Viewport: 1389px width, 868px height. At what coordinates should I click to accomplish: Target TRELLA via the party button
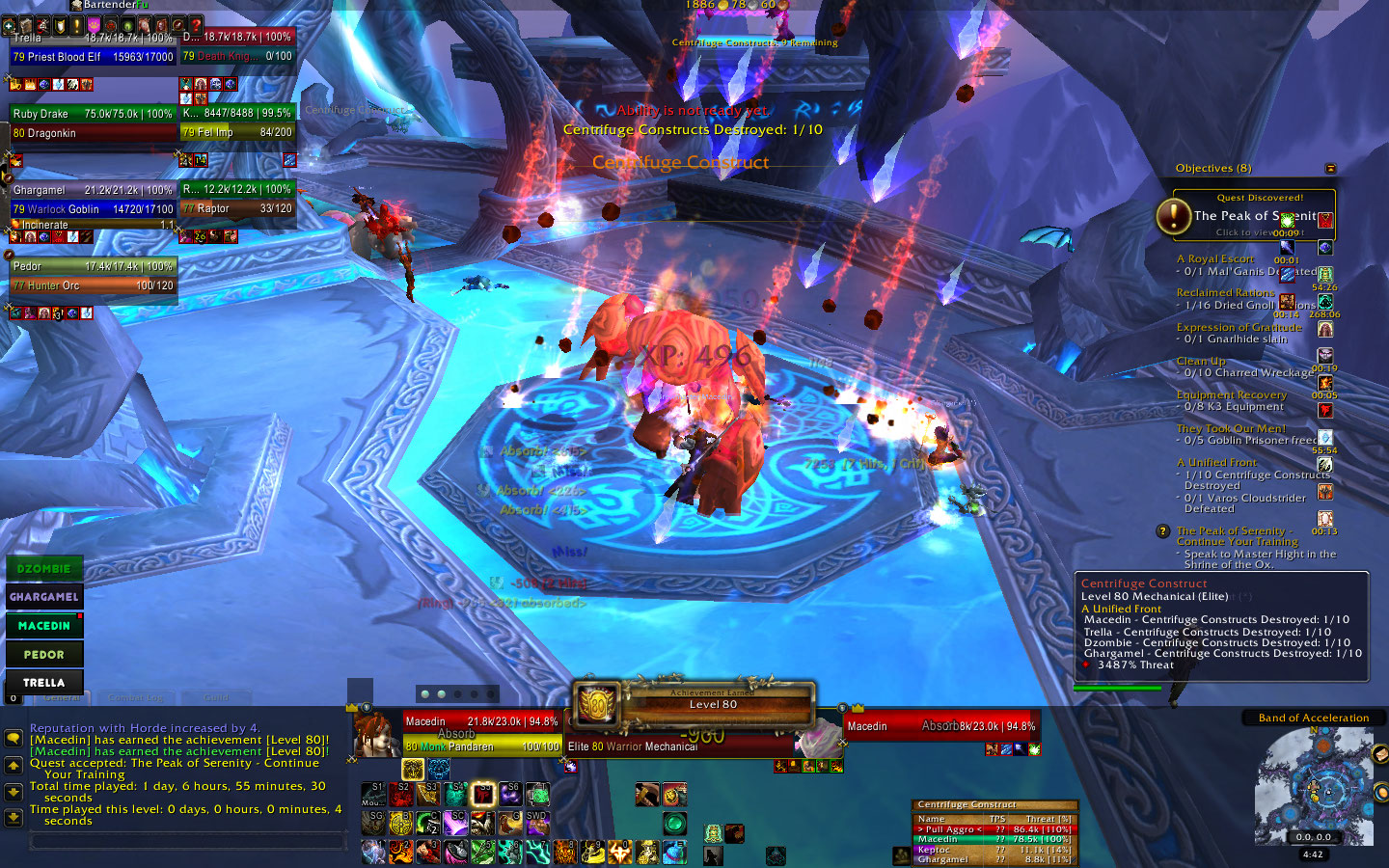click(x=44, y=682)
